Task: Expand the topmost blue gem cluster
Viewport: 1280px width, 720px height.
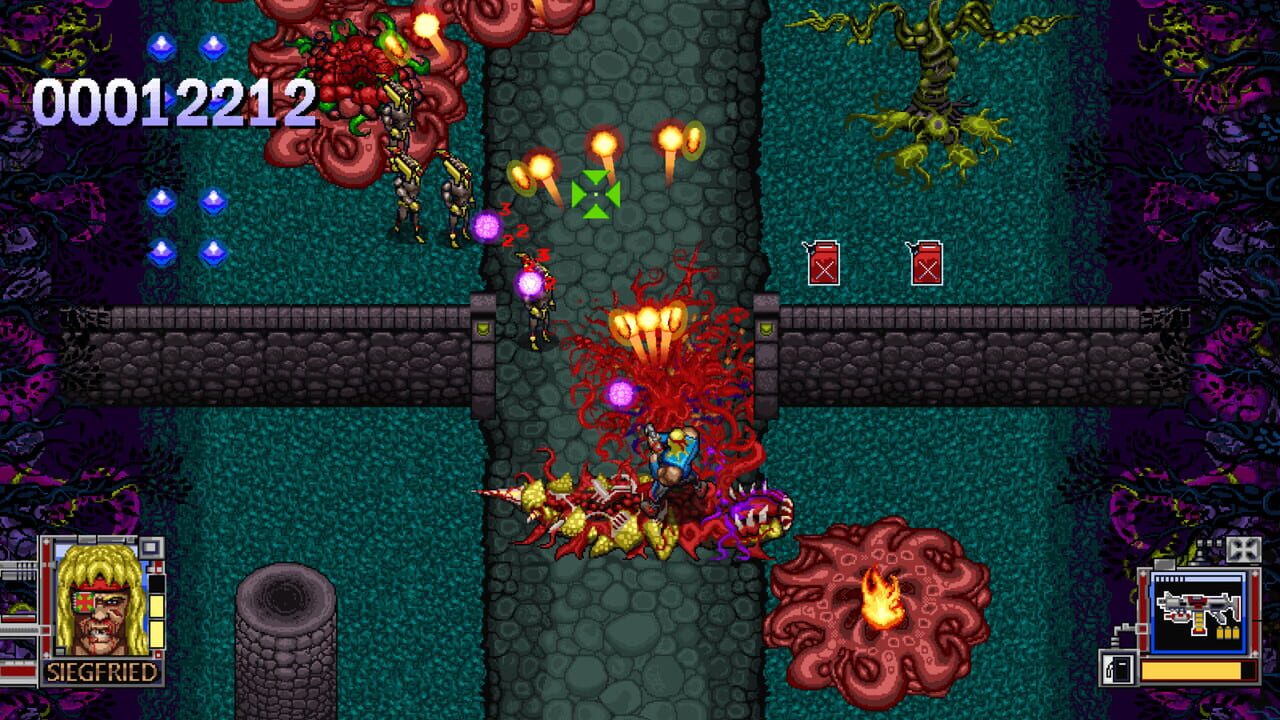Action: coord(186,45)
